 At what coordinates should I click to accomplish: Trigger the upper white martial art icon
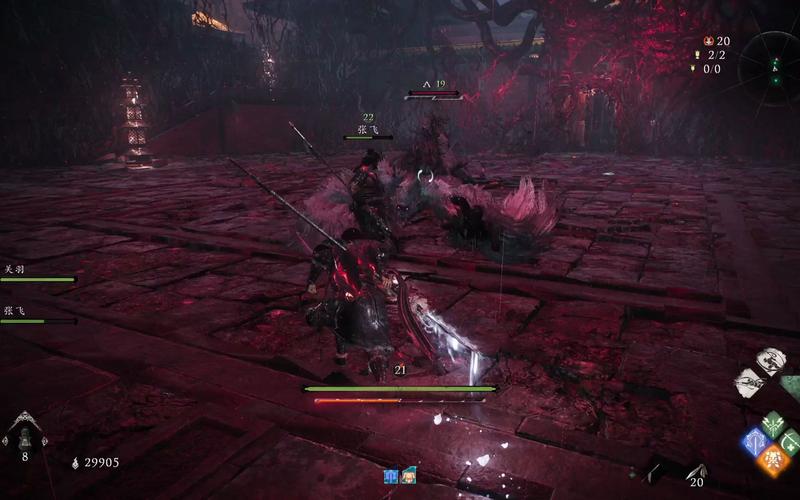(x=769, y=361)
